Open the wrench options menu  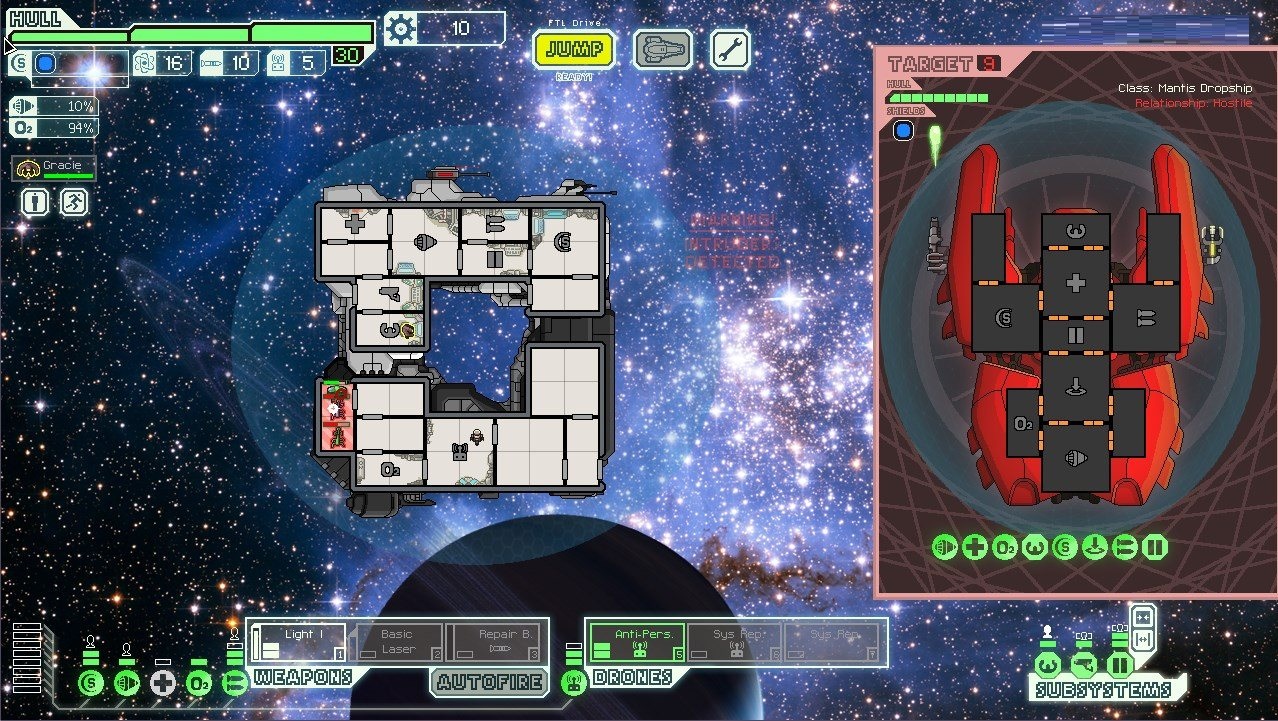pos(730,49)
